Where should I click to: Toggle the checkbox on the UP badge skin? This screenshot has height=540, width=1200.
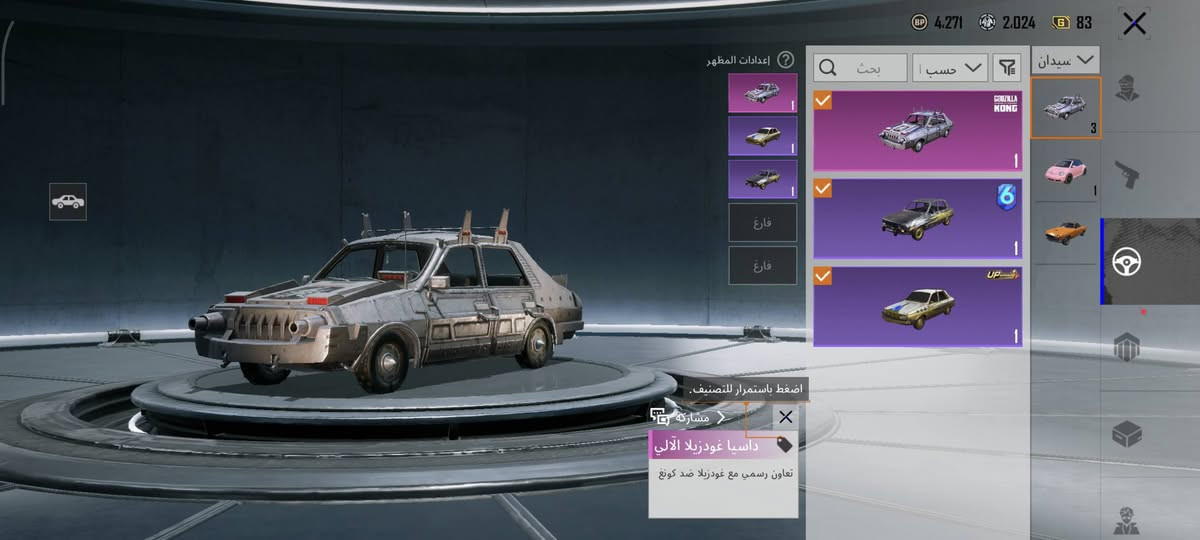coord(823,275)
